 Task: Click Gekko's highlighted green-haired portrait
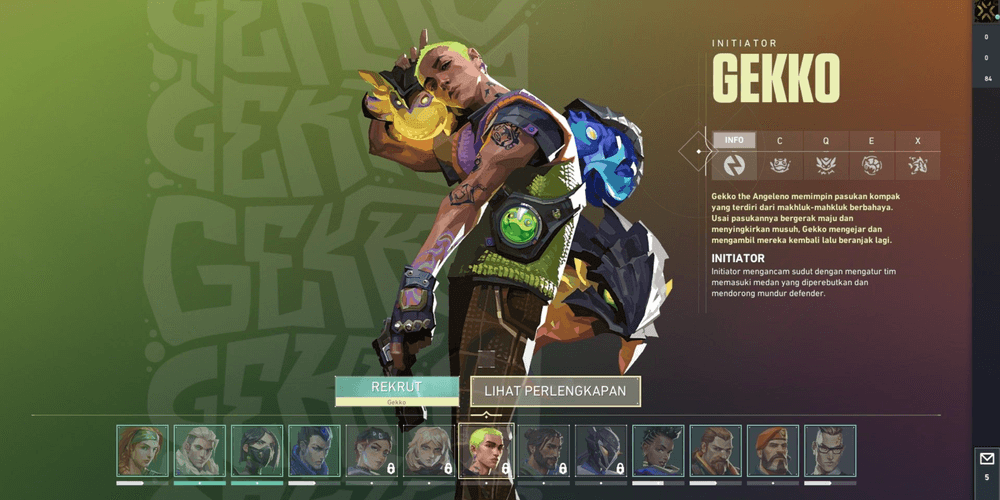point(486,451)
